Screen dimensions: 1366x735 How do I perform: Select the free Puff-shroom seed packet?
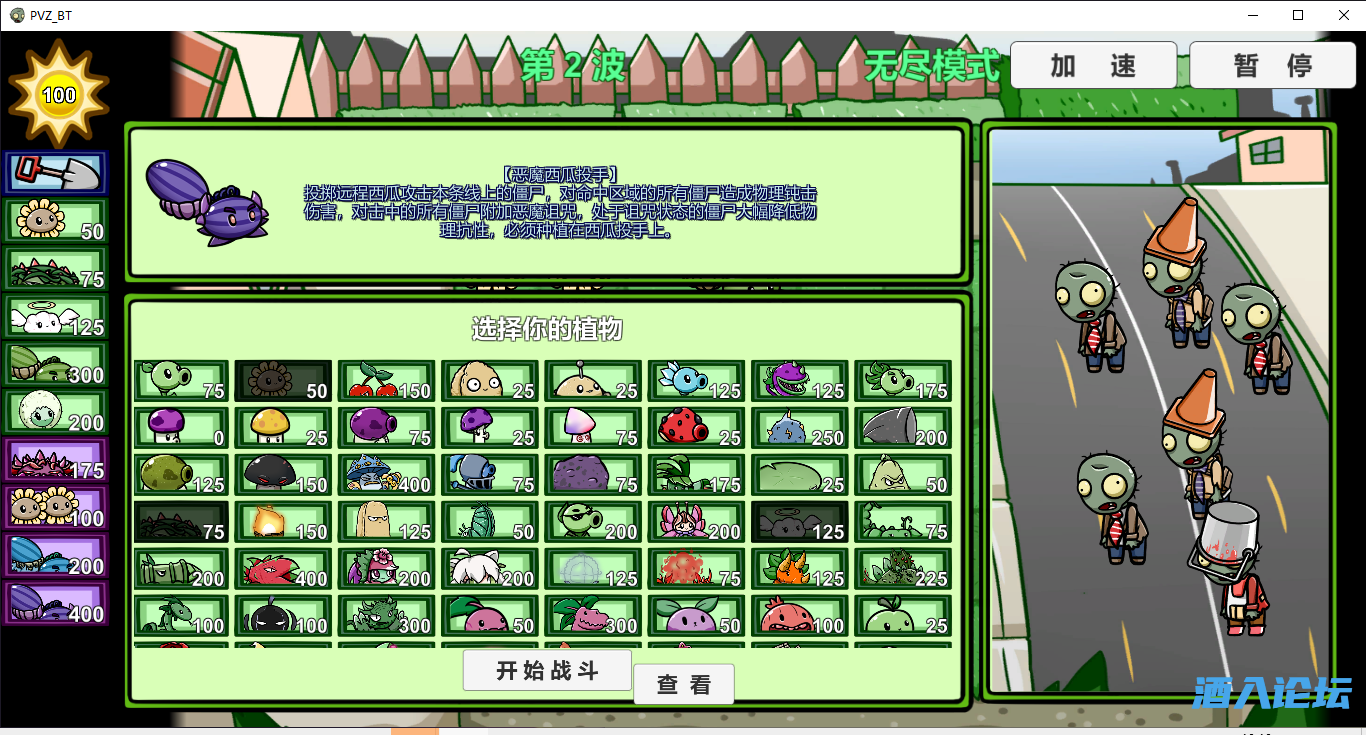[x=180, y=427]
